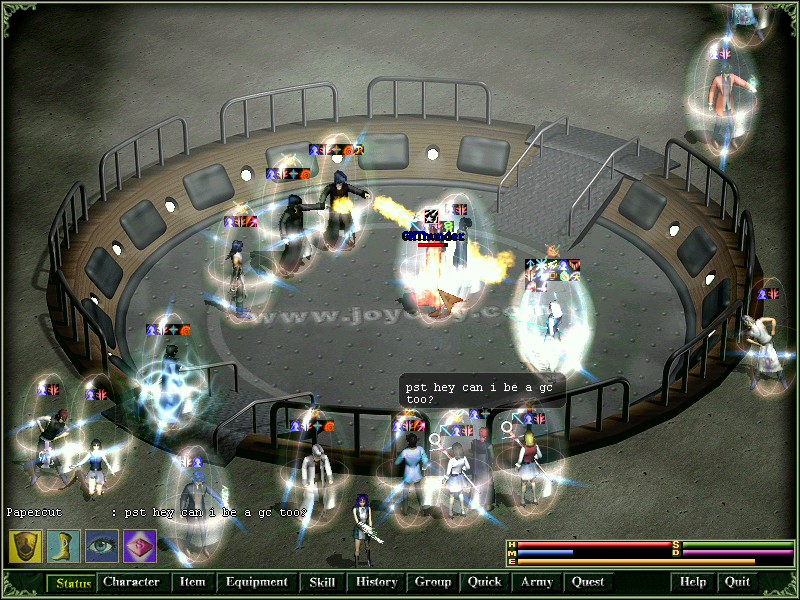View the History log
This screenshot has height=600, width=800.
[x=376, y=582]
